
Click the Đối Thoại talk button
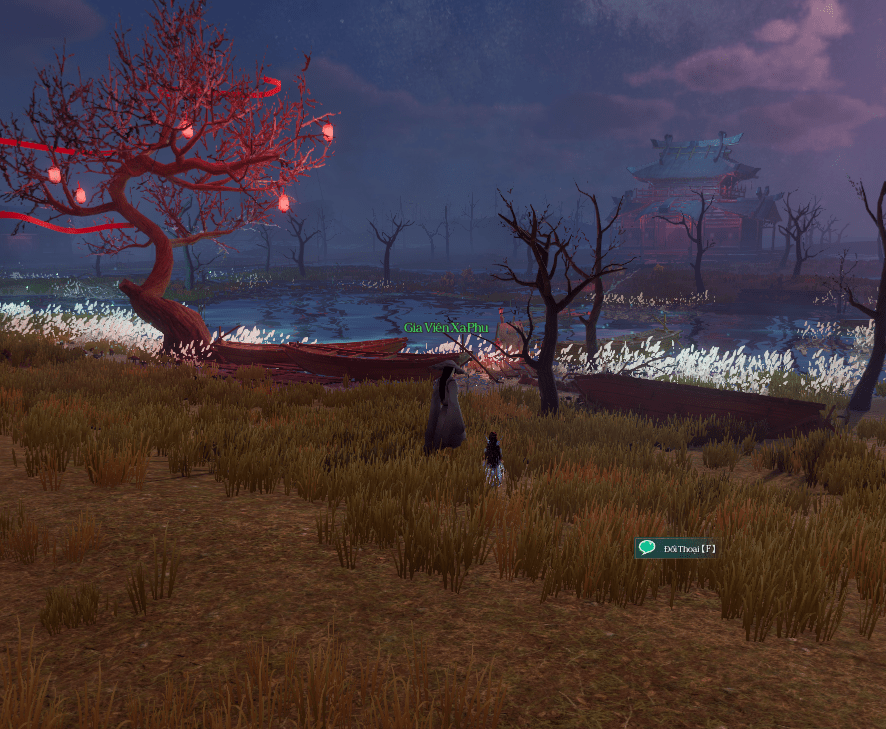[677, 548]
